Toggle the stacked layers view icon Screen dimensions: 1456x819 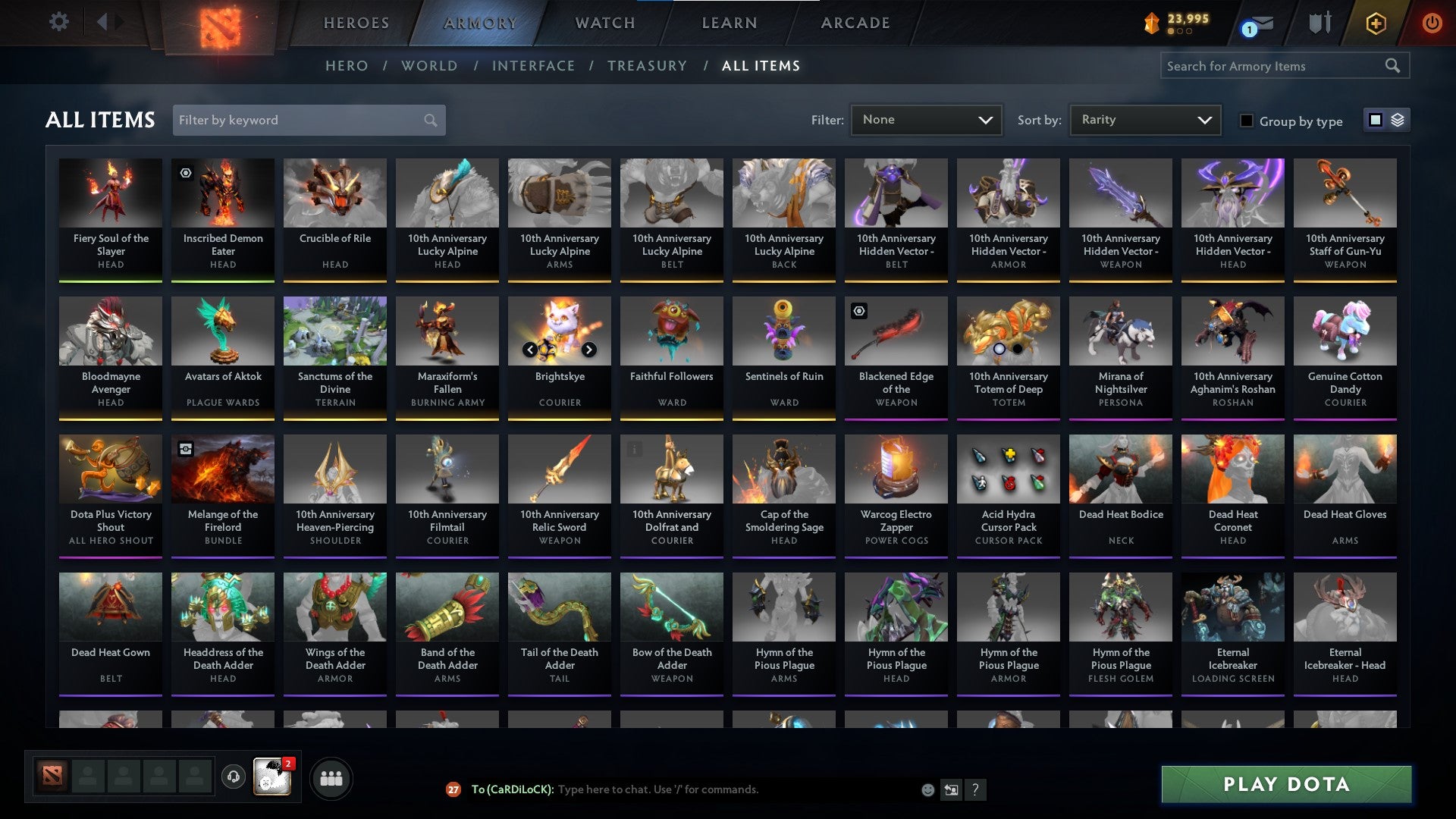click(x=1398, y=120)
